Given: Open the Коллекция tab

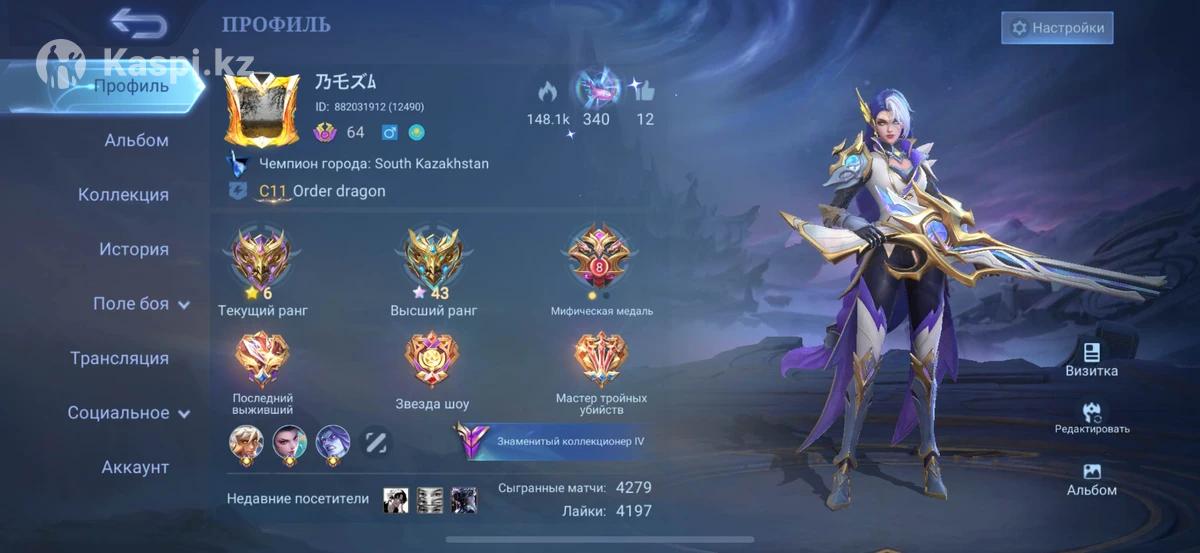Looking at the screenshot, I should pyautogui.click(x=123, y=195).
